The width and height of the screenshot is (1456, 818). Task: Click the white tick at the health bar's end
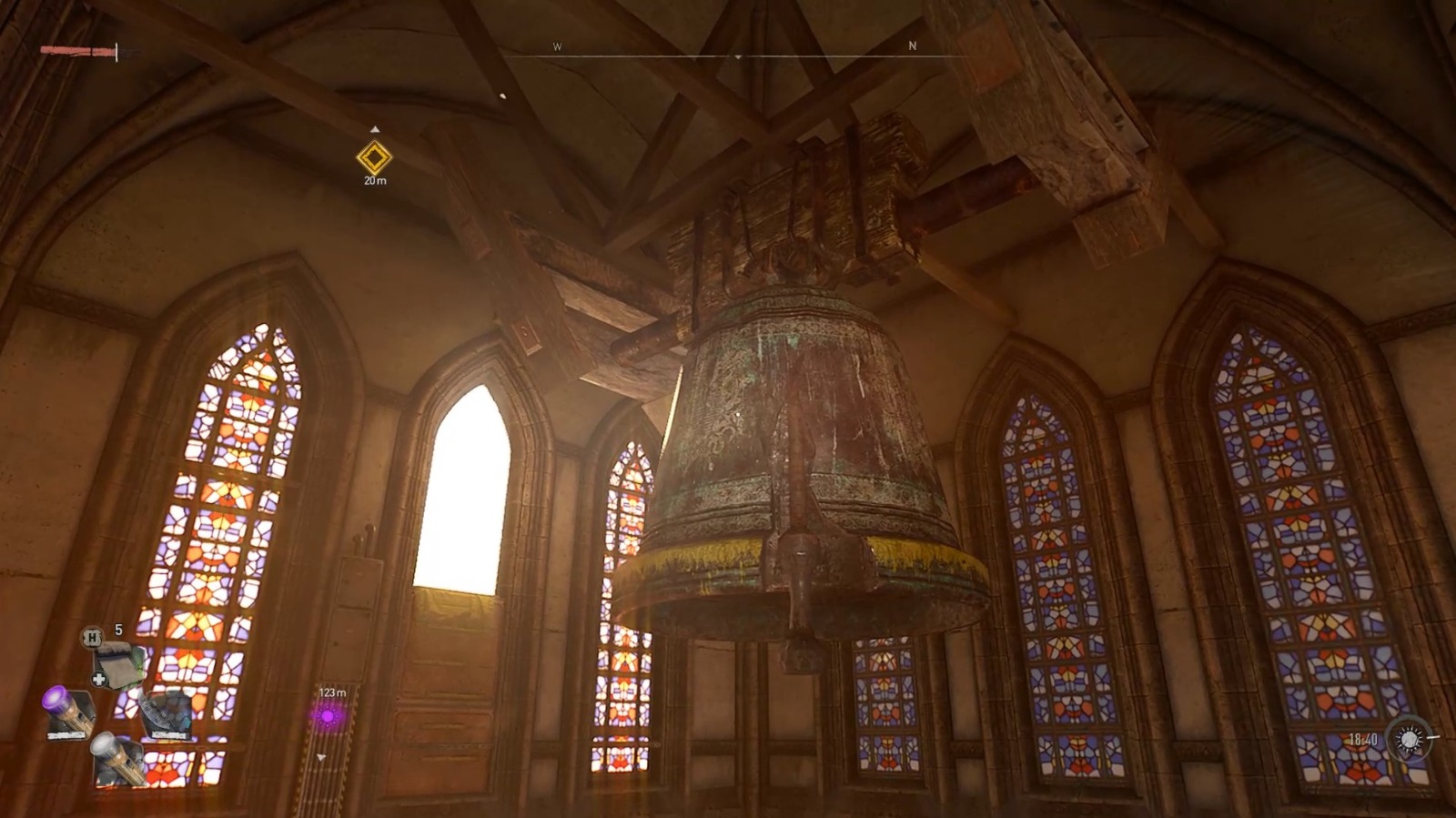(x=116, y=51)
